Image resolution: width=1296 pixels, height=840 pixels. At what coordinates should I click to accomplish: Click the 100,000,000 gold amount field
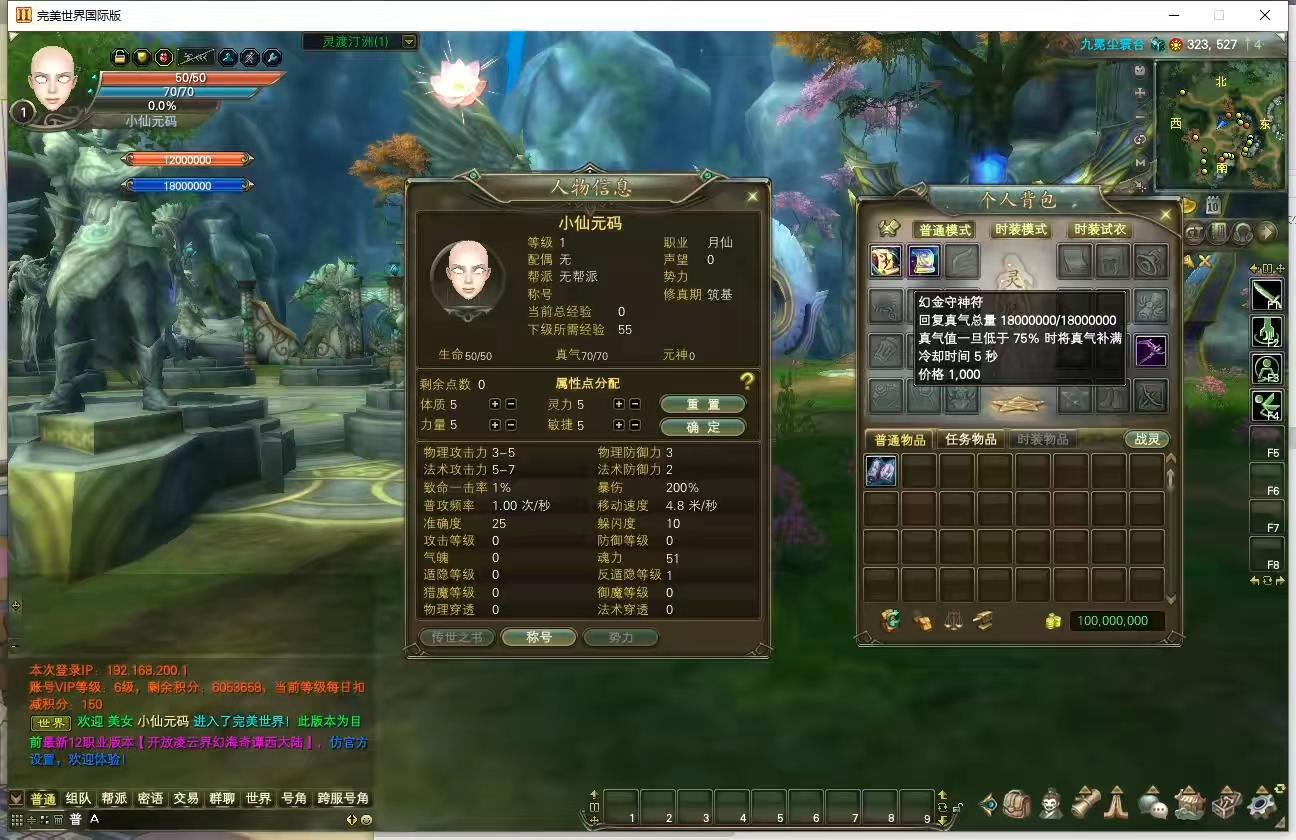(x=1115, y=620)
